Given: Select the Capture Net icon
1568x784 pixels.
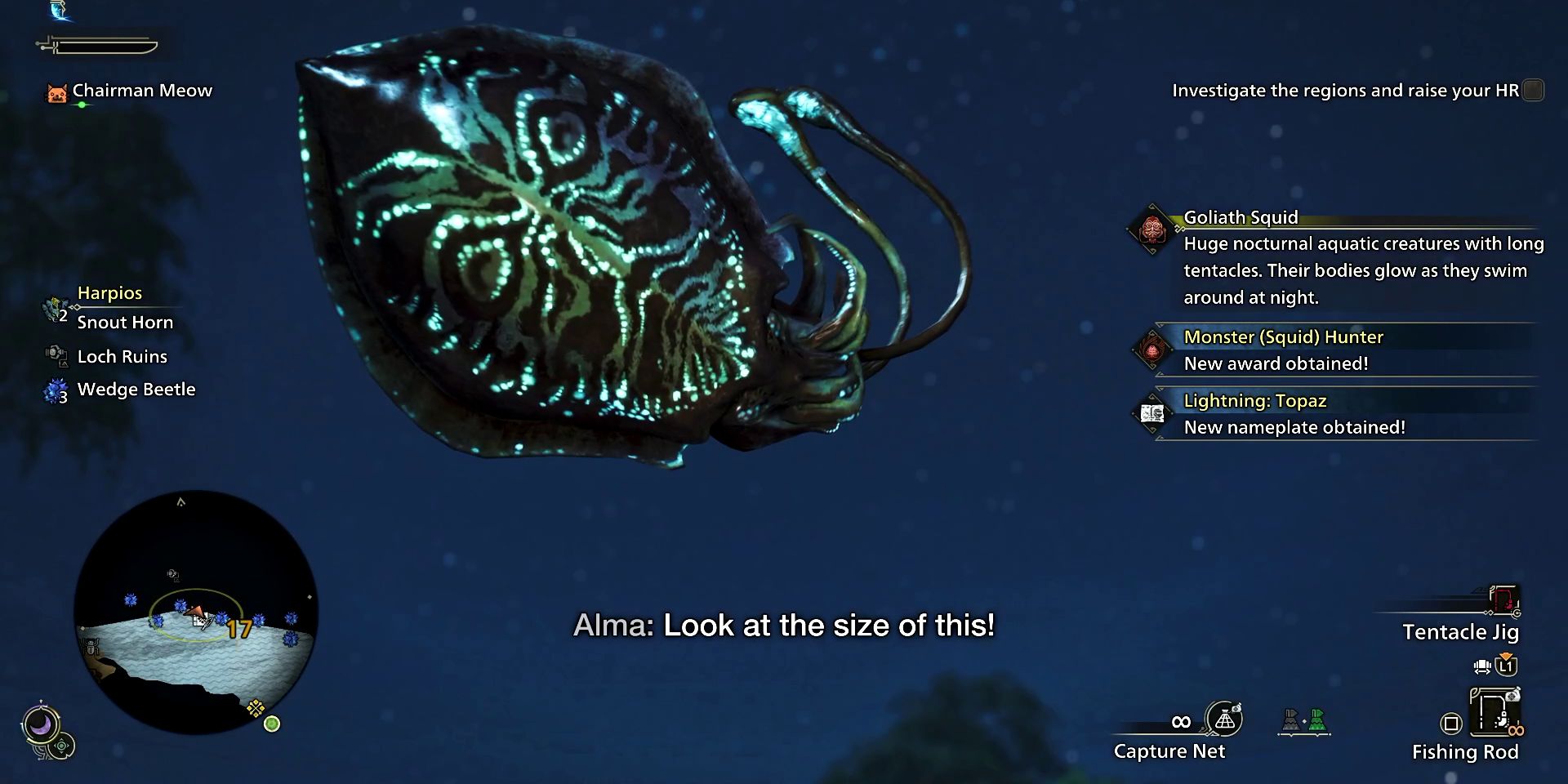Looking at the screenshot, I should (1224, 719).
